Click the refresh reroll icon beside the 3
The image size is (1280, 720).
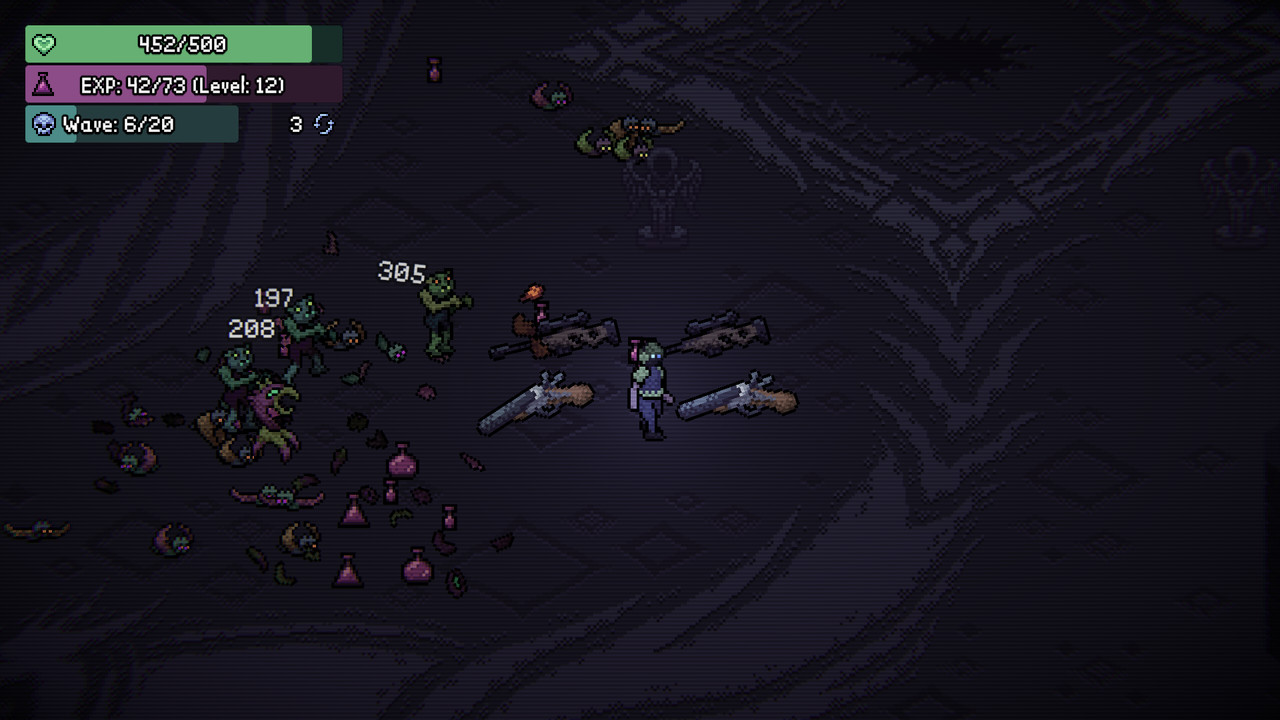[323, 124]
